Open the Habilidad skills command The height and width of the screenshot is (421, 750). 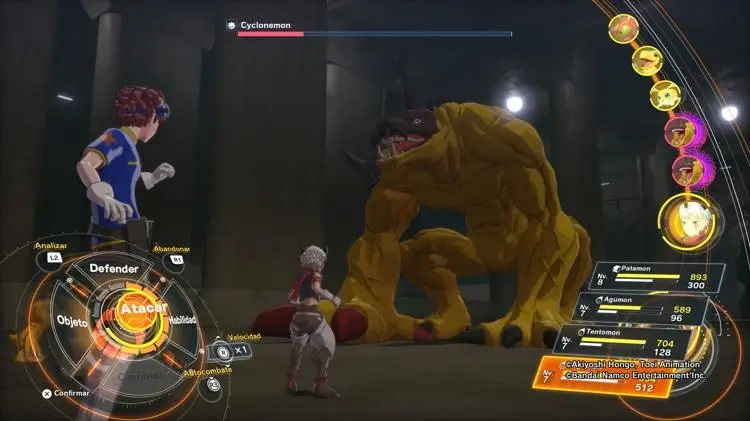click(182, 320)
